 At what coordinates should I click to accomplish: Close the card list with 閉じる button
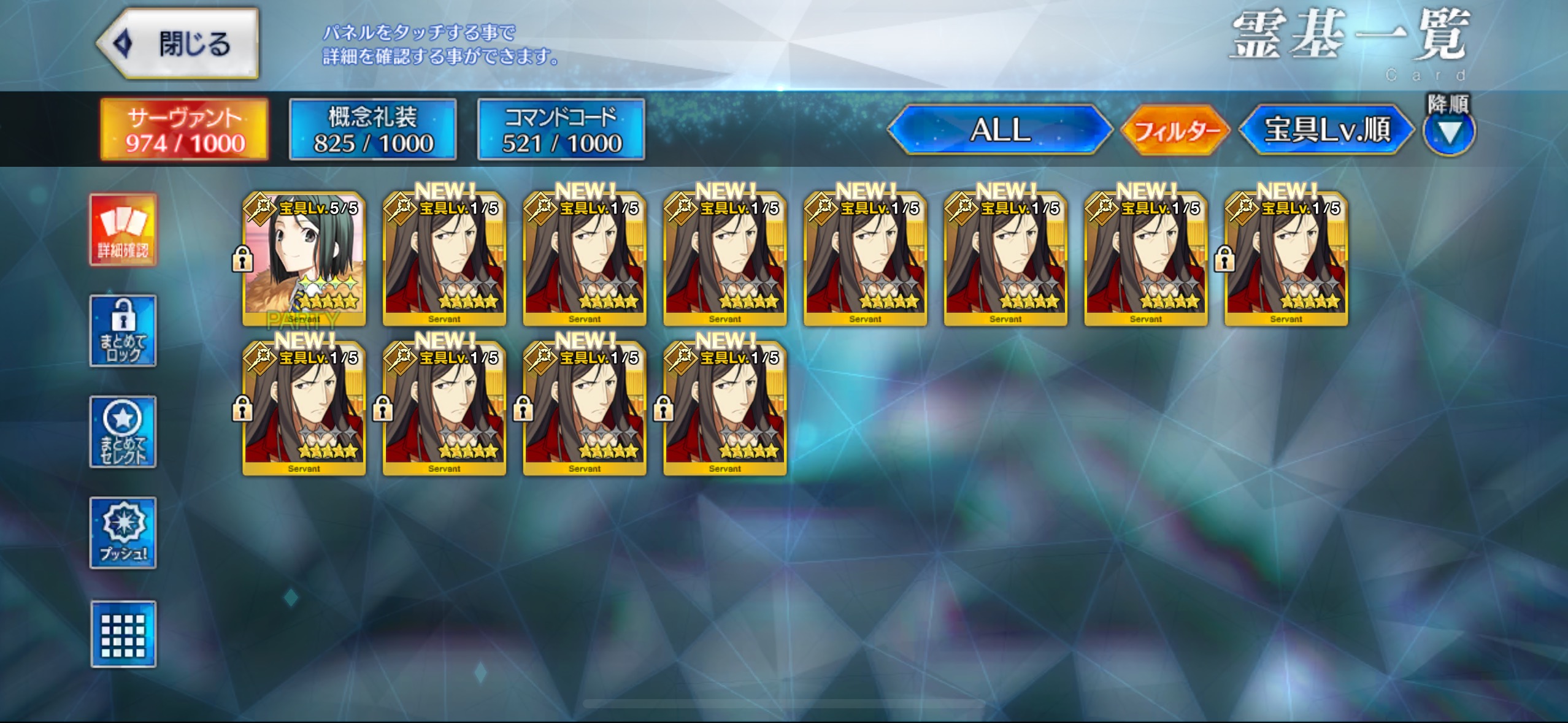(178, 44)
